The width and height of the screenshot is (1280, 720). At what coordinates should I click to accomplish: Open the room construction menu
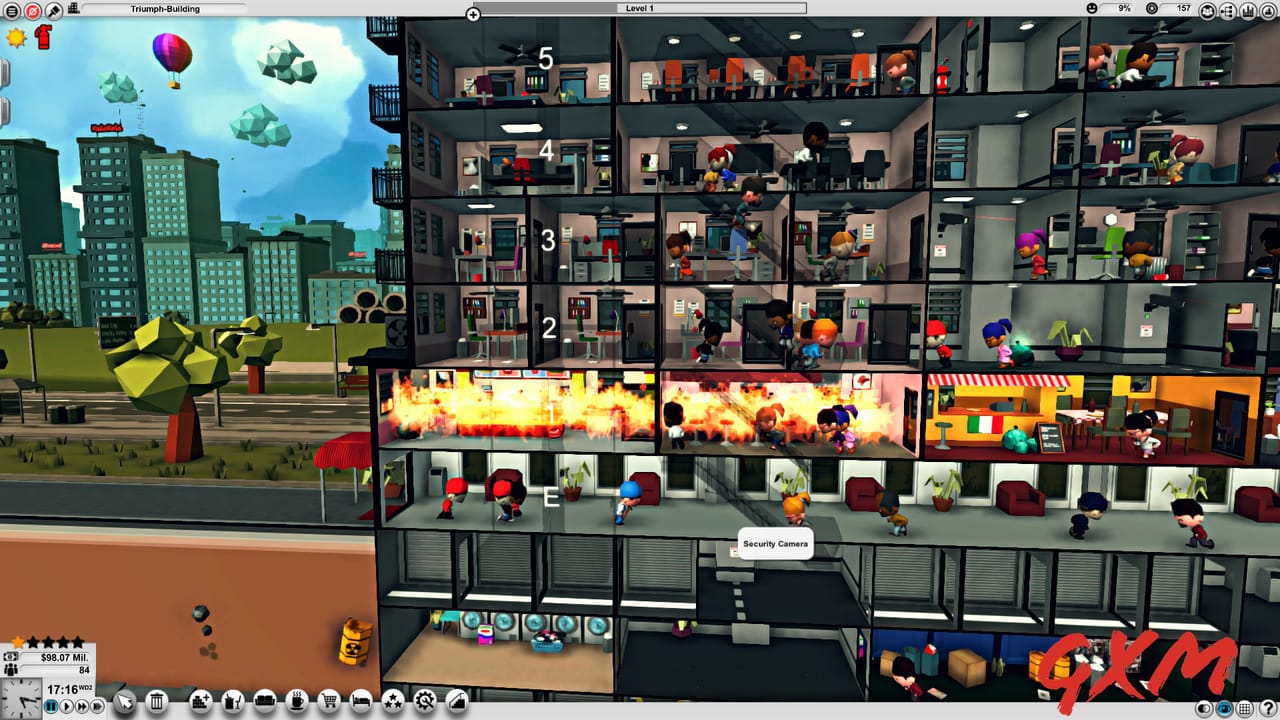click(199, 702)
